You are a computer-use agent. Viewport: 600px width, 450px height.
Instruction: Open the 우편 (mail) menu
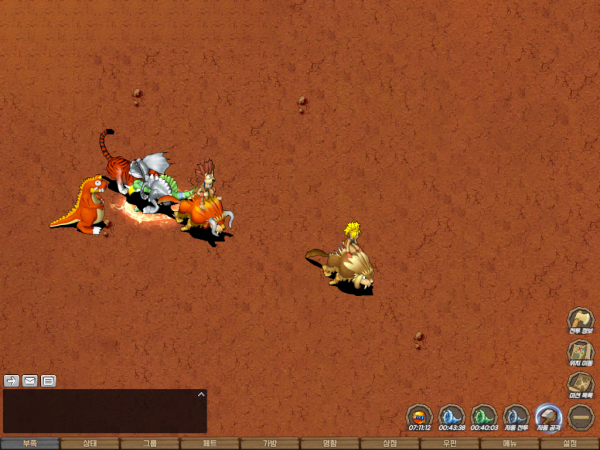pos(450,443)
